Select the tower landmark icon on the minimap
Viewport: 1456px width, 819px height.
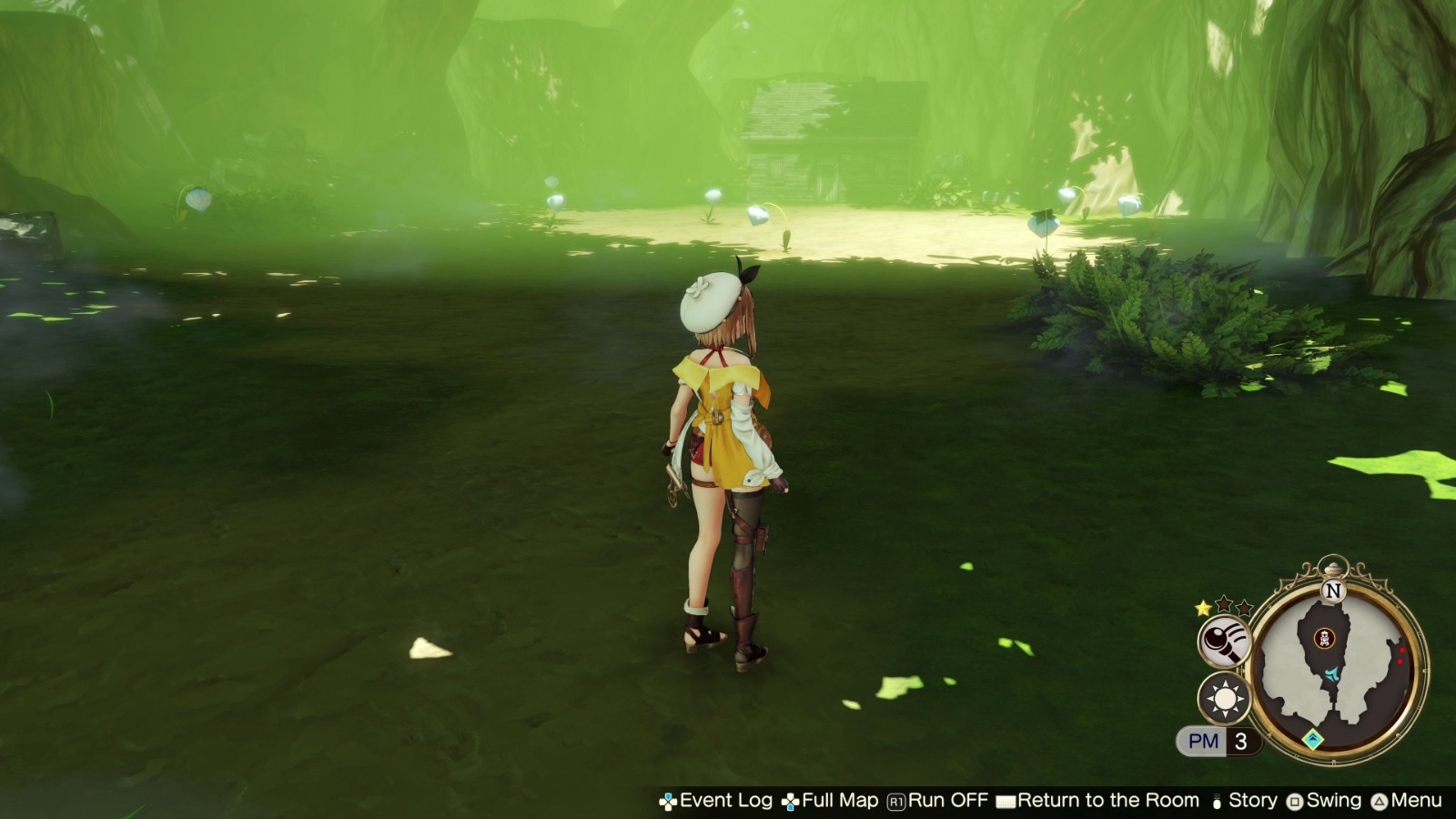coord(1325,638)
